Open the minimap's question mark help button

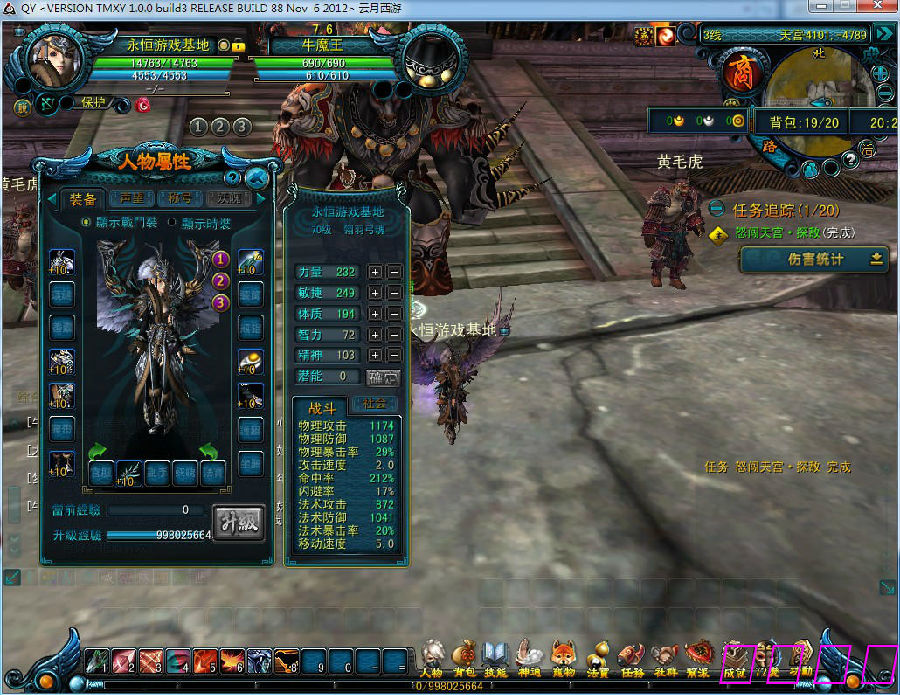click(850, 158)
